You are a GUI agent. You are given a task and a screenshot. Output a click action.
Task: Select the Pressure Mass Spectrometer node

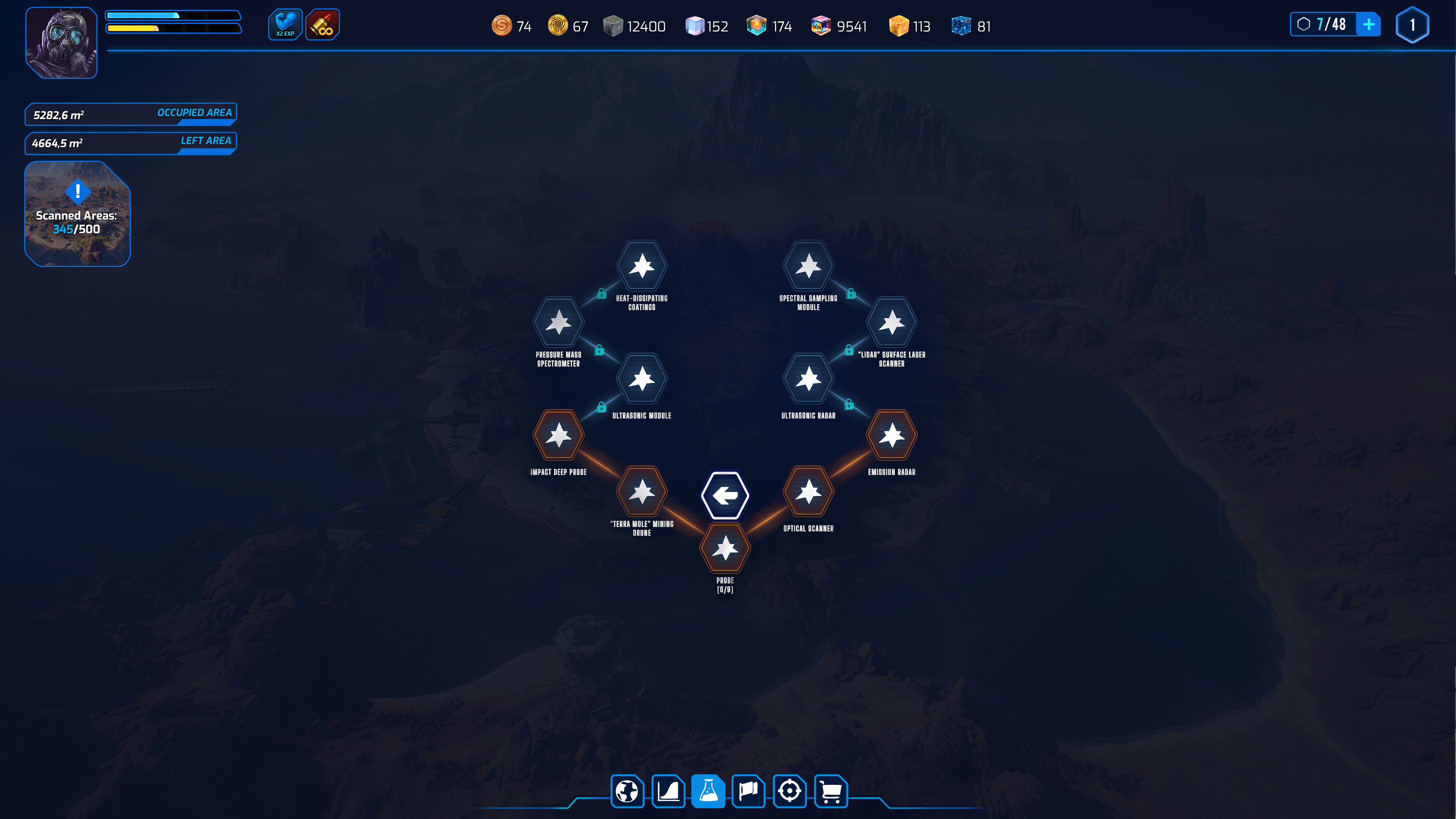[559, 322]
